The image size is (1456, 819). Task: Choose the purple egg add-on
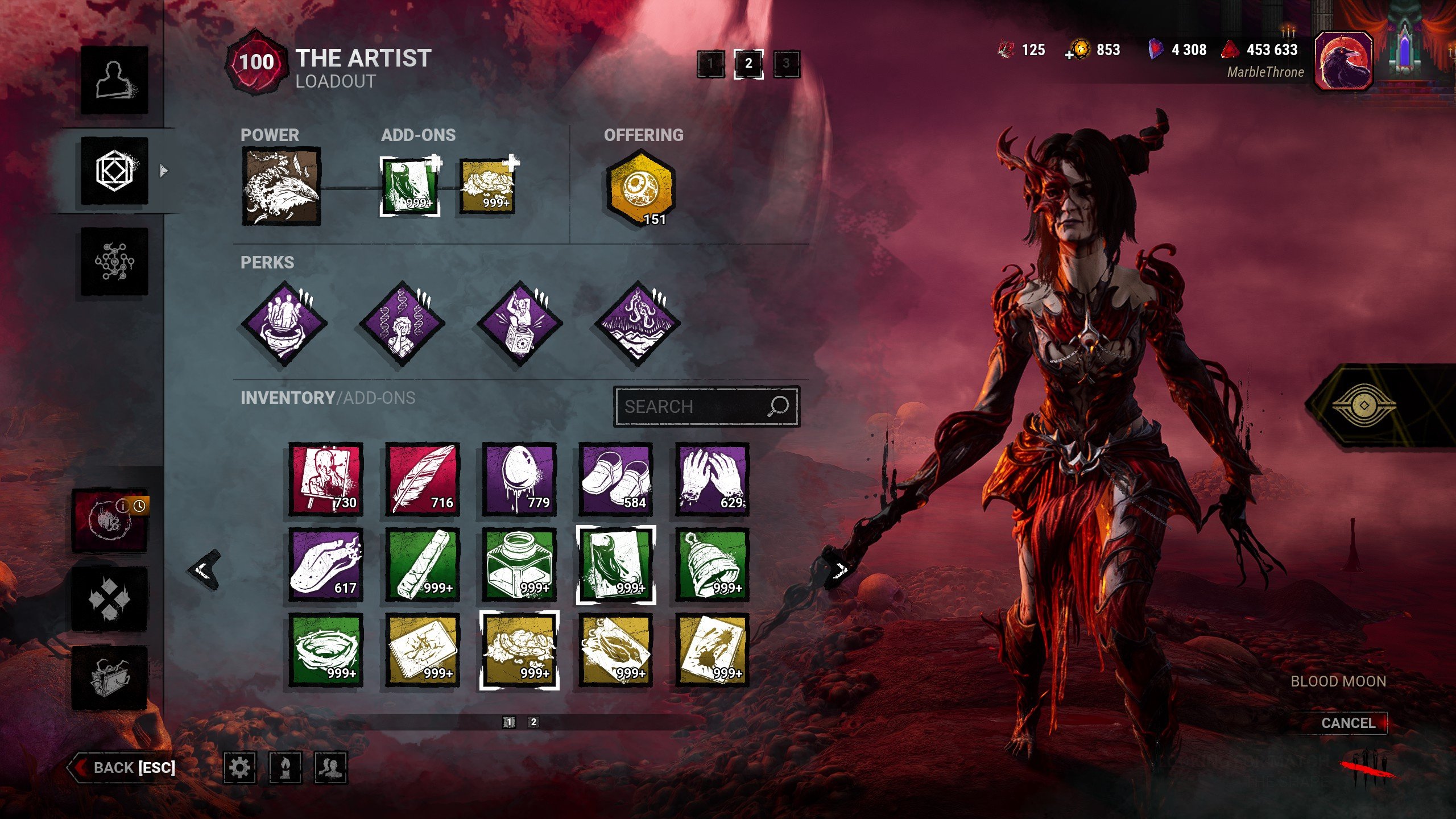pos(519,479)
